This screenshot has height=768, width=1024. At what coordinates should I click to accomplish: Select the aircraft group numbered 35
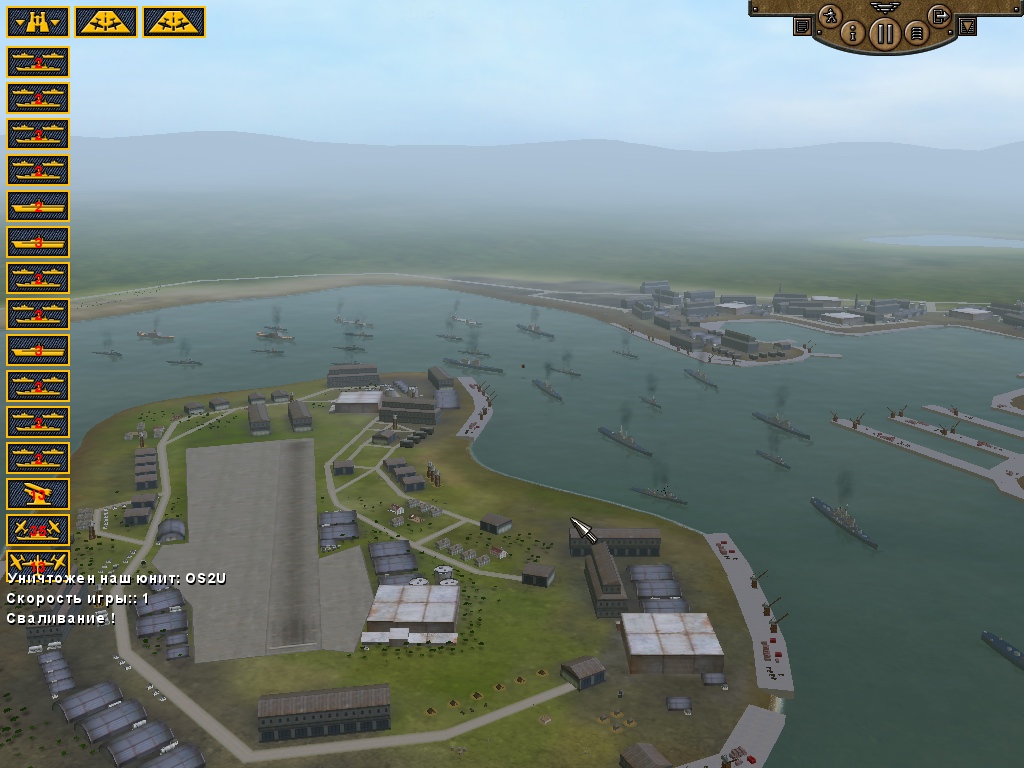pos(38,530)
